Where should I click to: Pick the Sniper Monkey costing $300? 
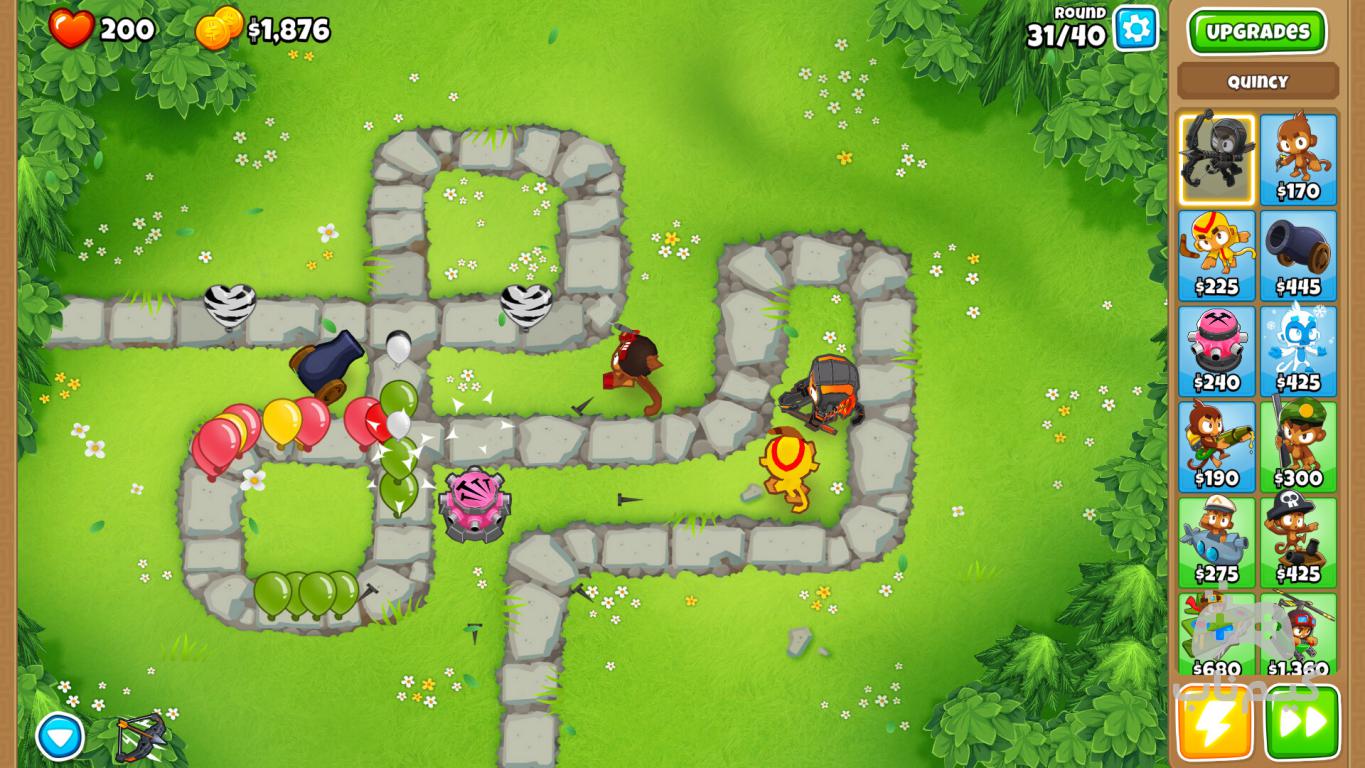[x=1298, y=447]
